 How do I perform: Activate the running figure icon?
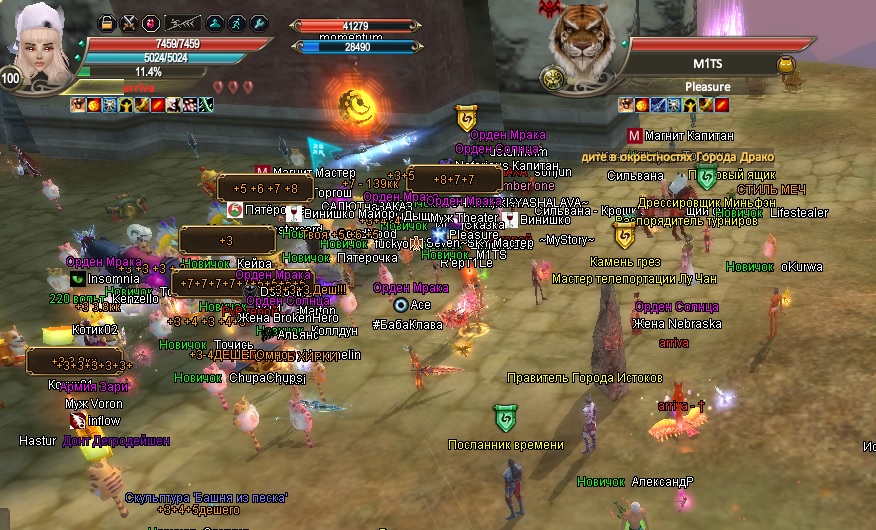click(x=236, y=23)
